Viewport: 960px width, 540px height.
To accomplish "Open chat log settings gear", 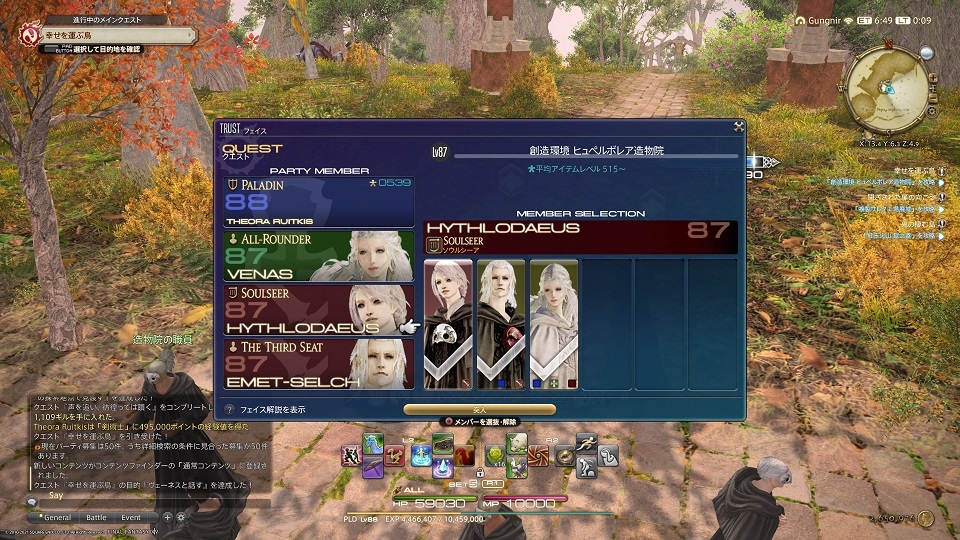I will [181, 517].
